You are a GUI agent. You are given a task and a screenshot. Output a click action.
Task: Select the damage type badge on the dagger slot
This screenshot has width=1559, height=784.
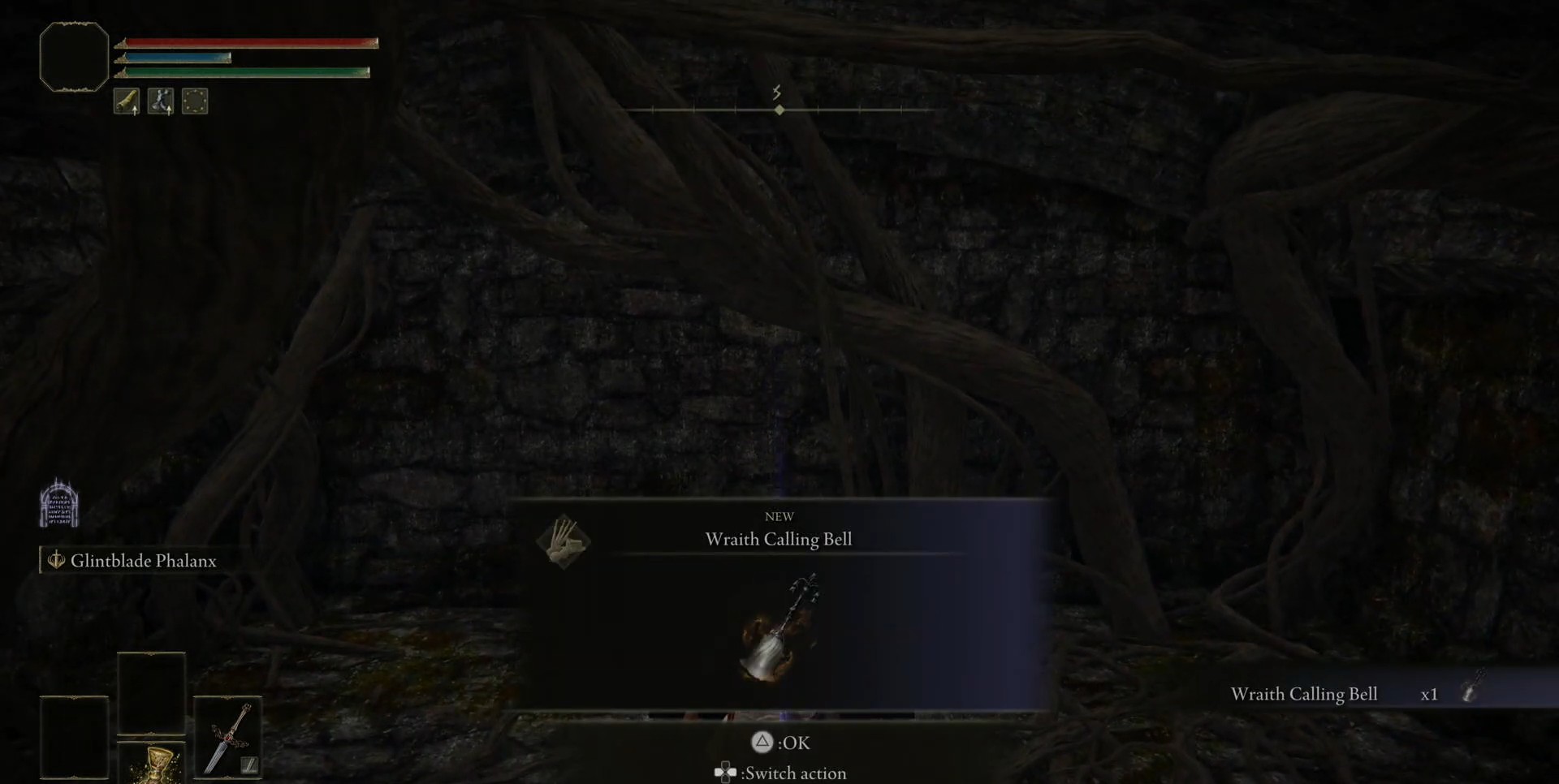click(x=250, y=765)
